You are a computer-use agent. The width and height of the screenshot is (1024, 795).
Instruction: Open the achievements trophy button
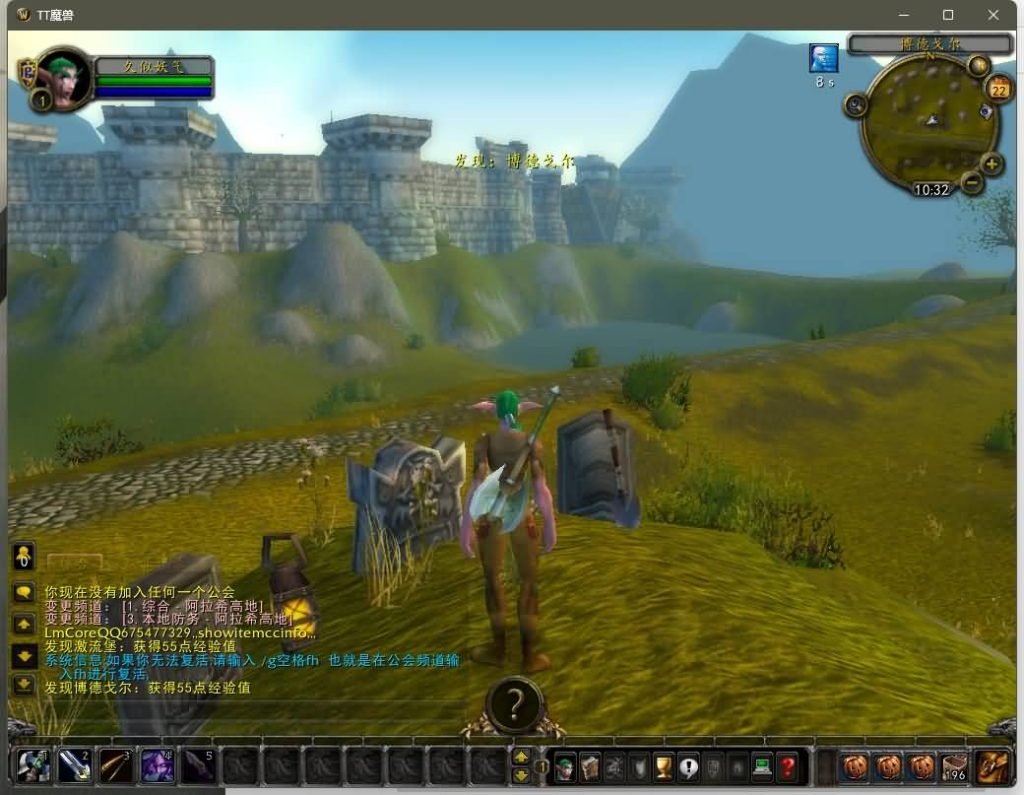664,767
